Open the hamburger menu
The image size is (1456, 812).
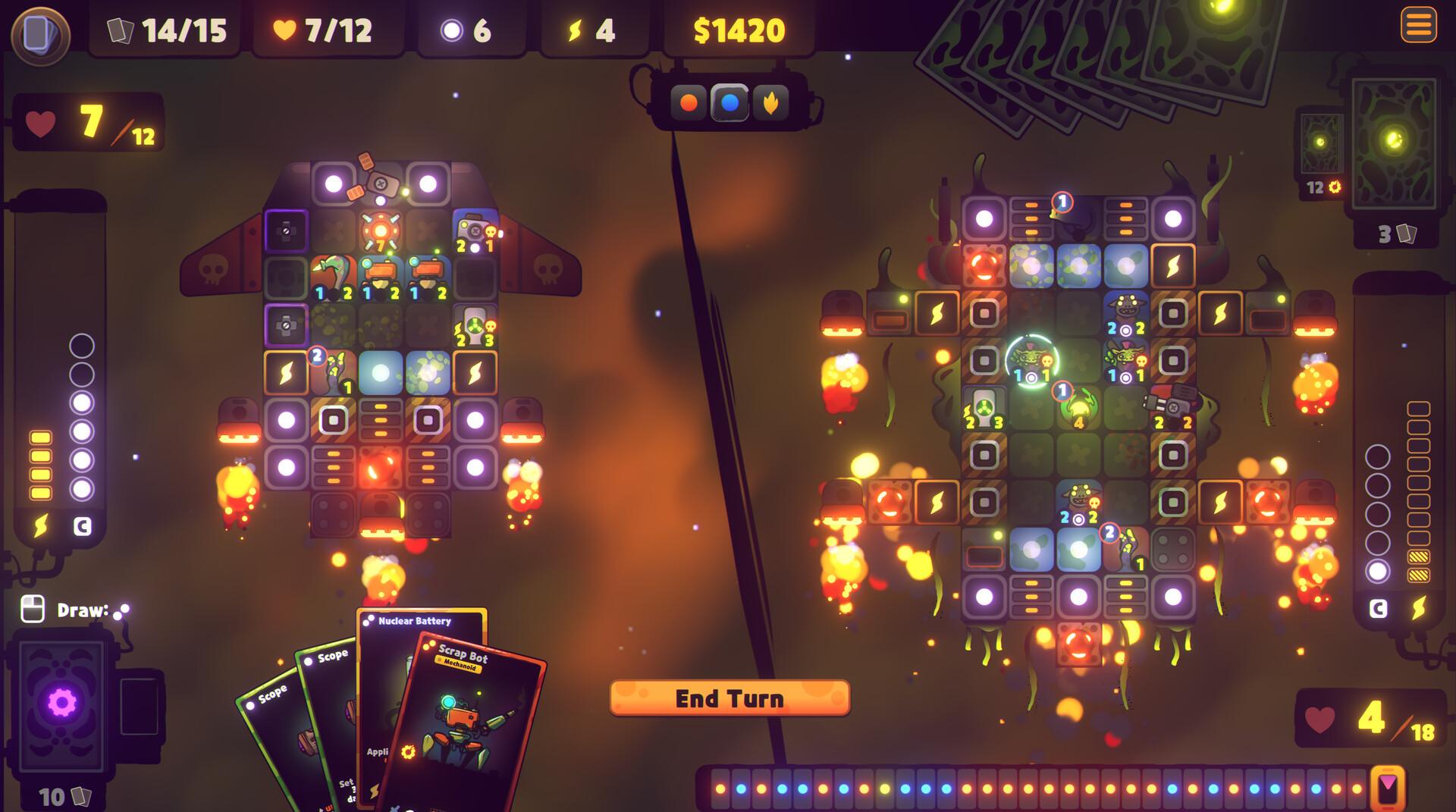point(1418,26)
